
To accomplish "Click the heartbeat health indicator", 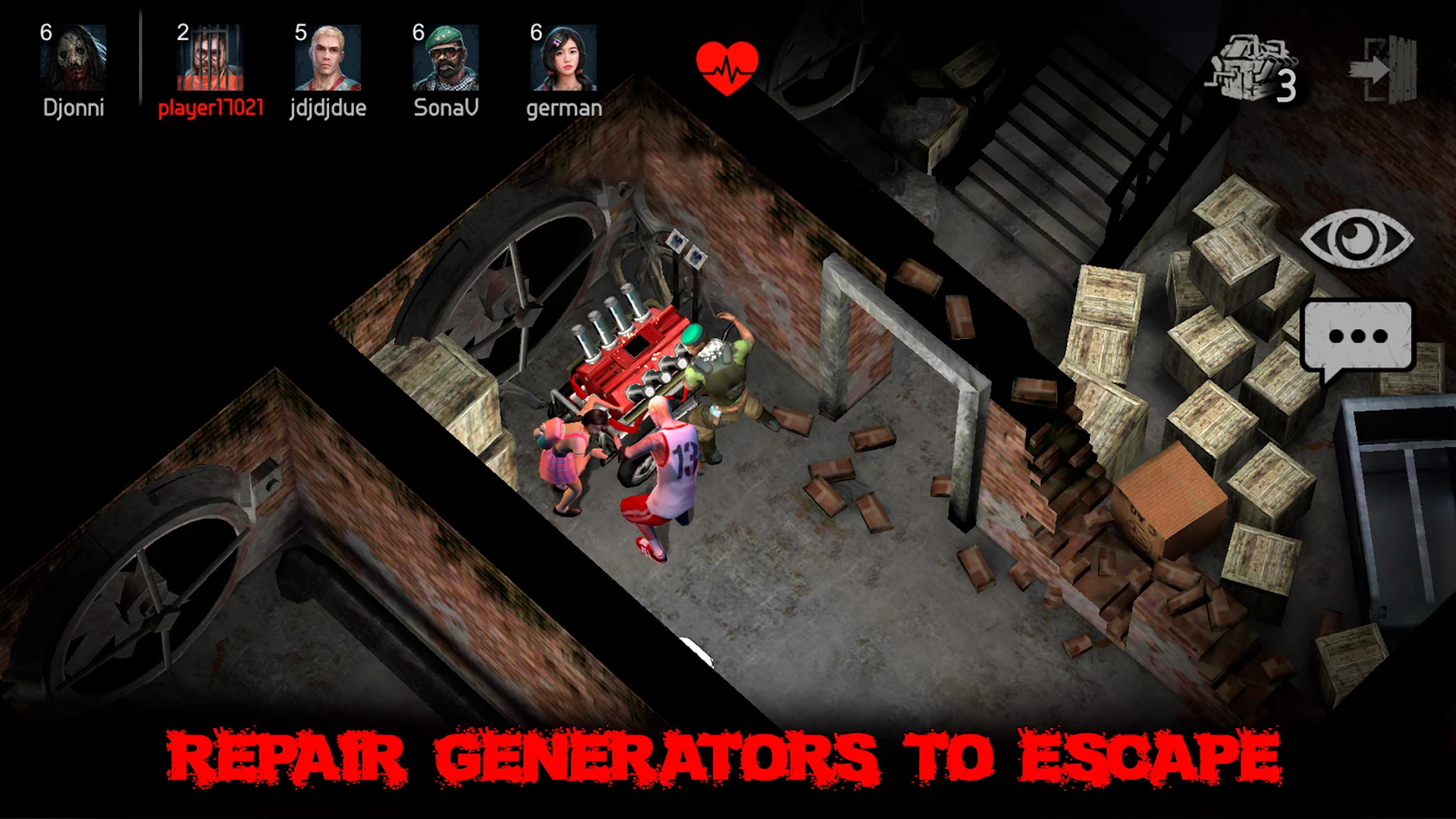I will tap(726, 67).
